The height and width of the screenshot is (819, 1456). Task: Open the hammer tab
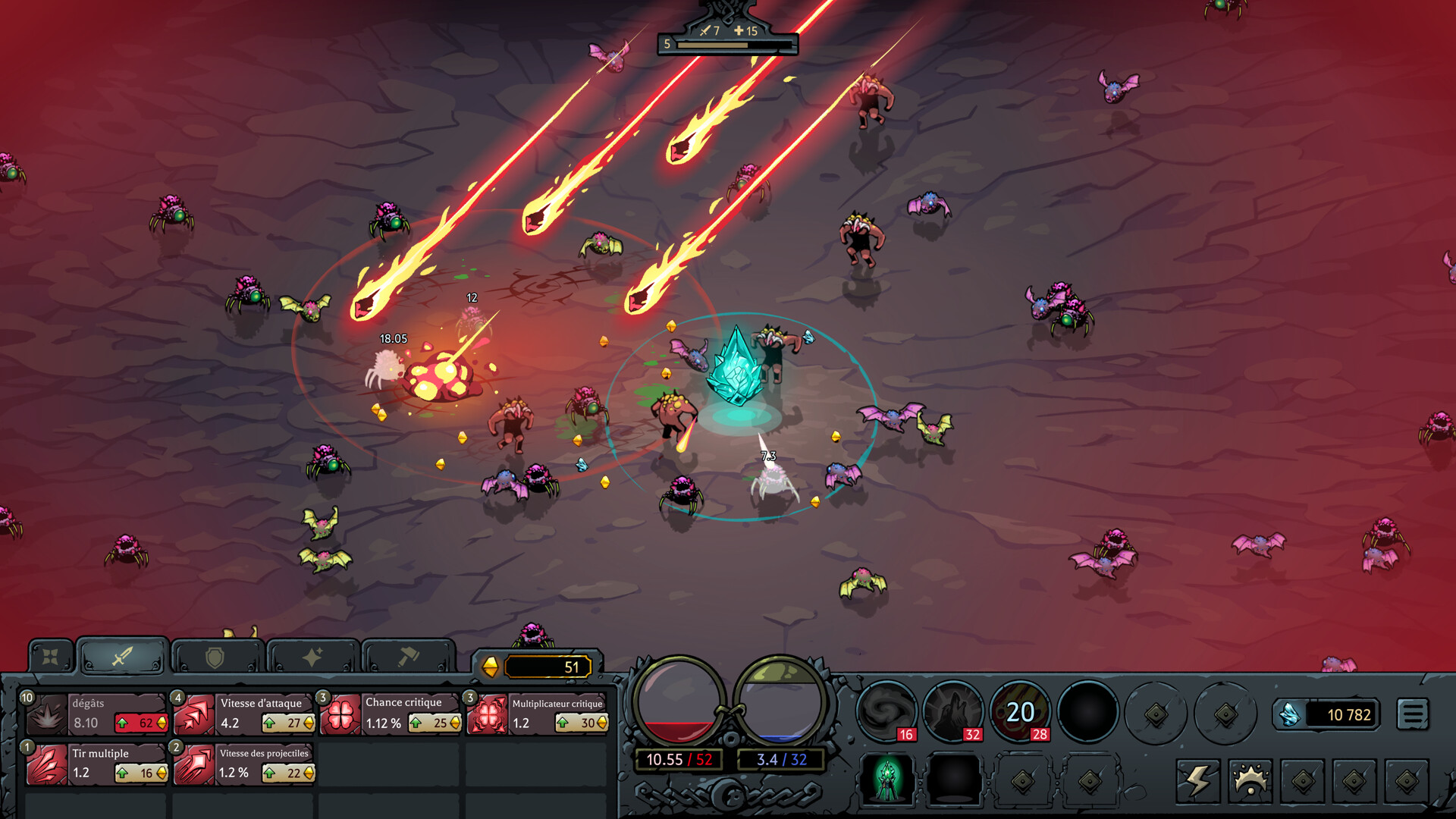tap(408, 657)
